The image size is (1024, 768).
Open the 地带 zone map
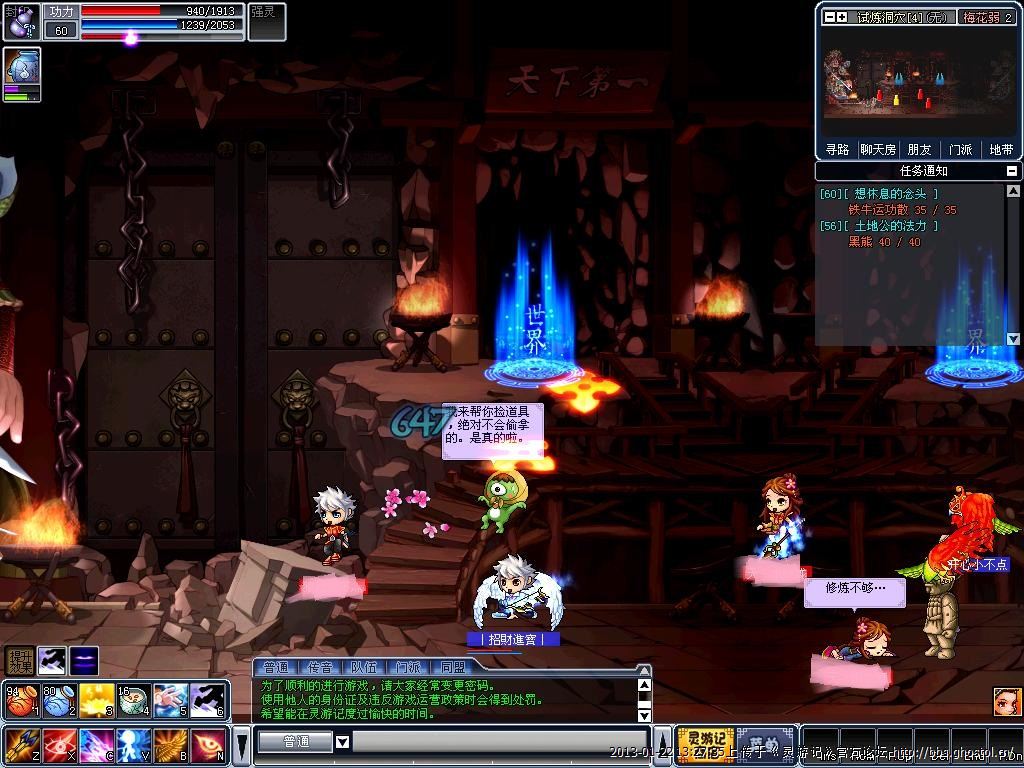(x=1000, y=149)
